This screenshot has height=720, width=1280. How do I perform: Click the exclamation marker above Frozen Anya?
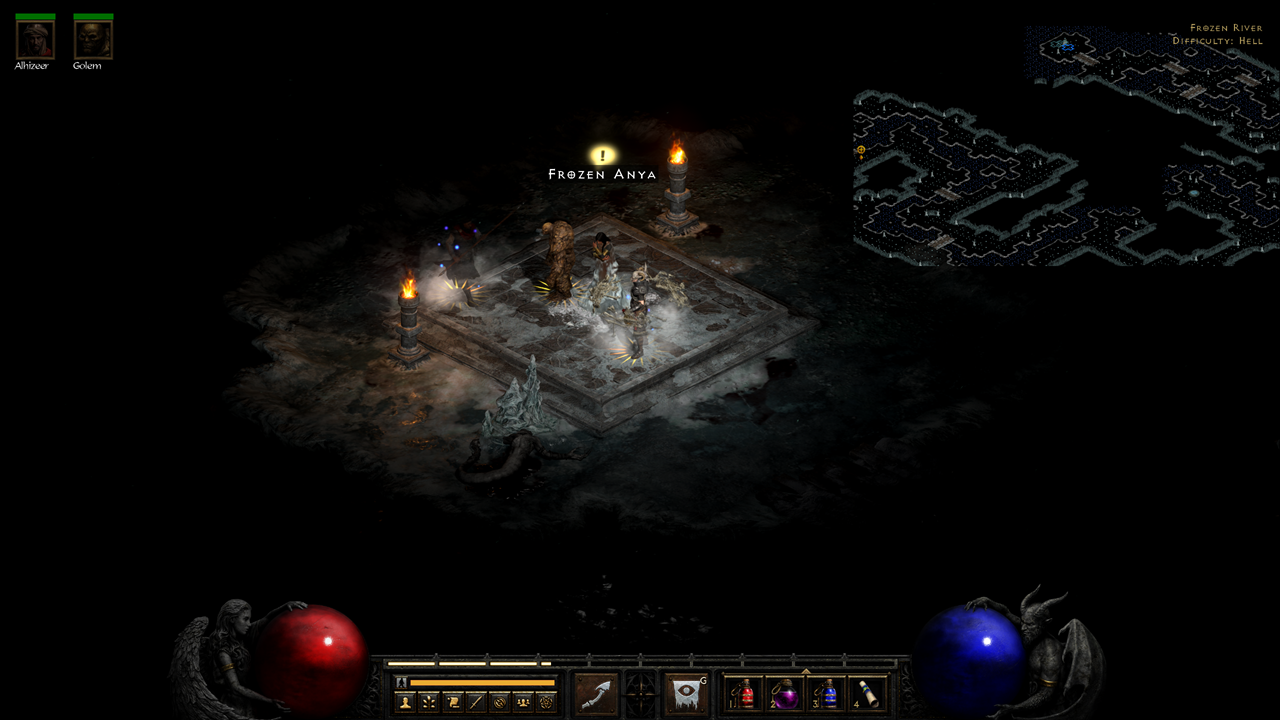pos(602,154)
